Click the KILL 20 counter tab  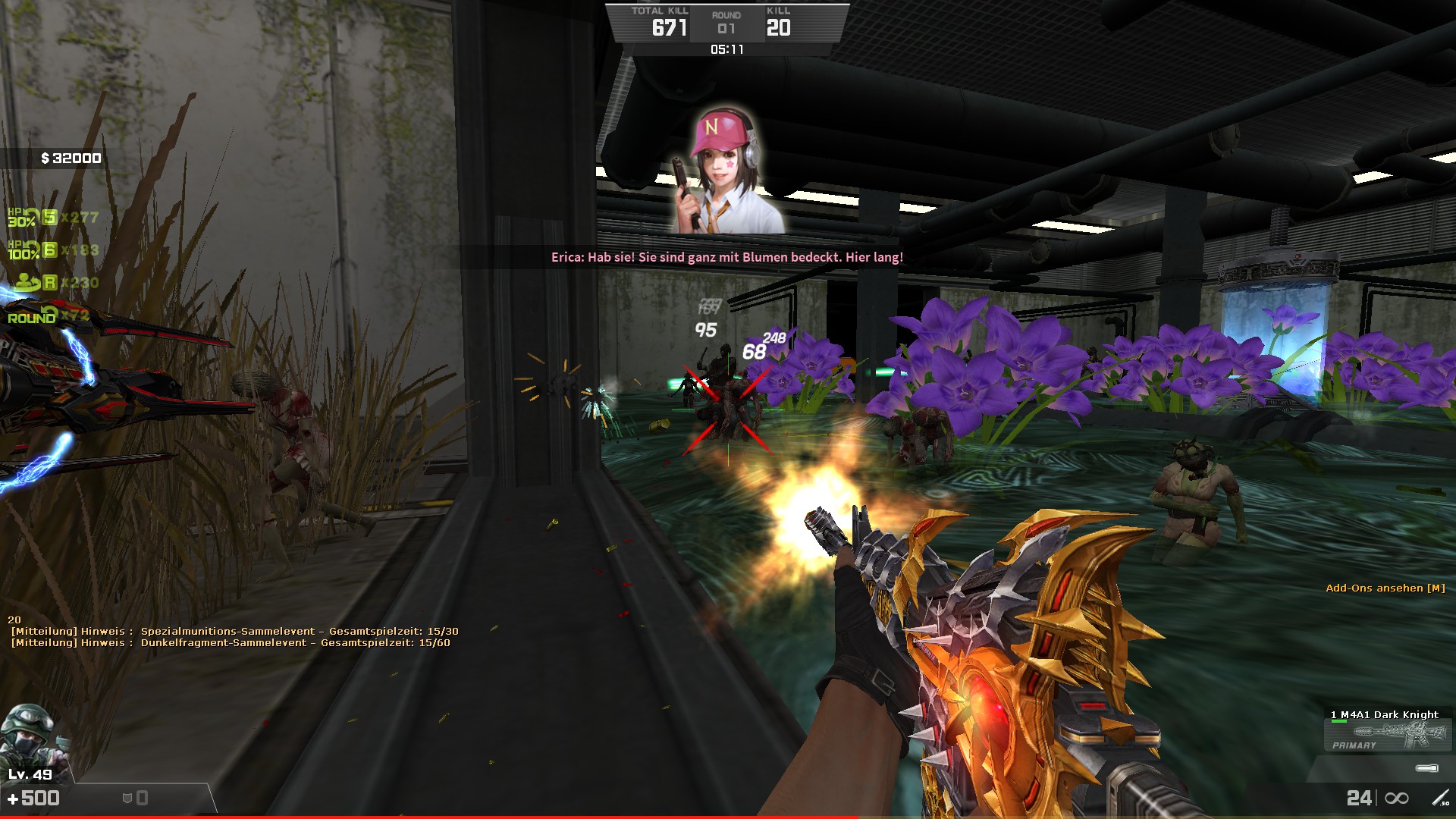(778, 22)
